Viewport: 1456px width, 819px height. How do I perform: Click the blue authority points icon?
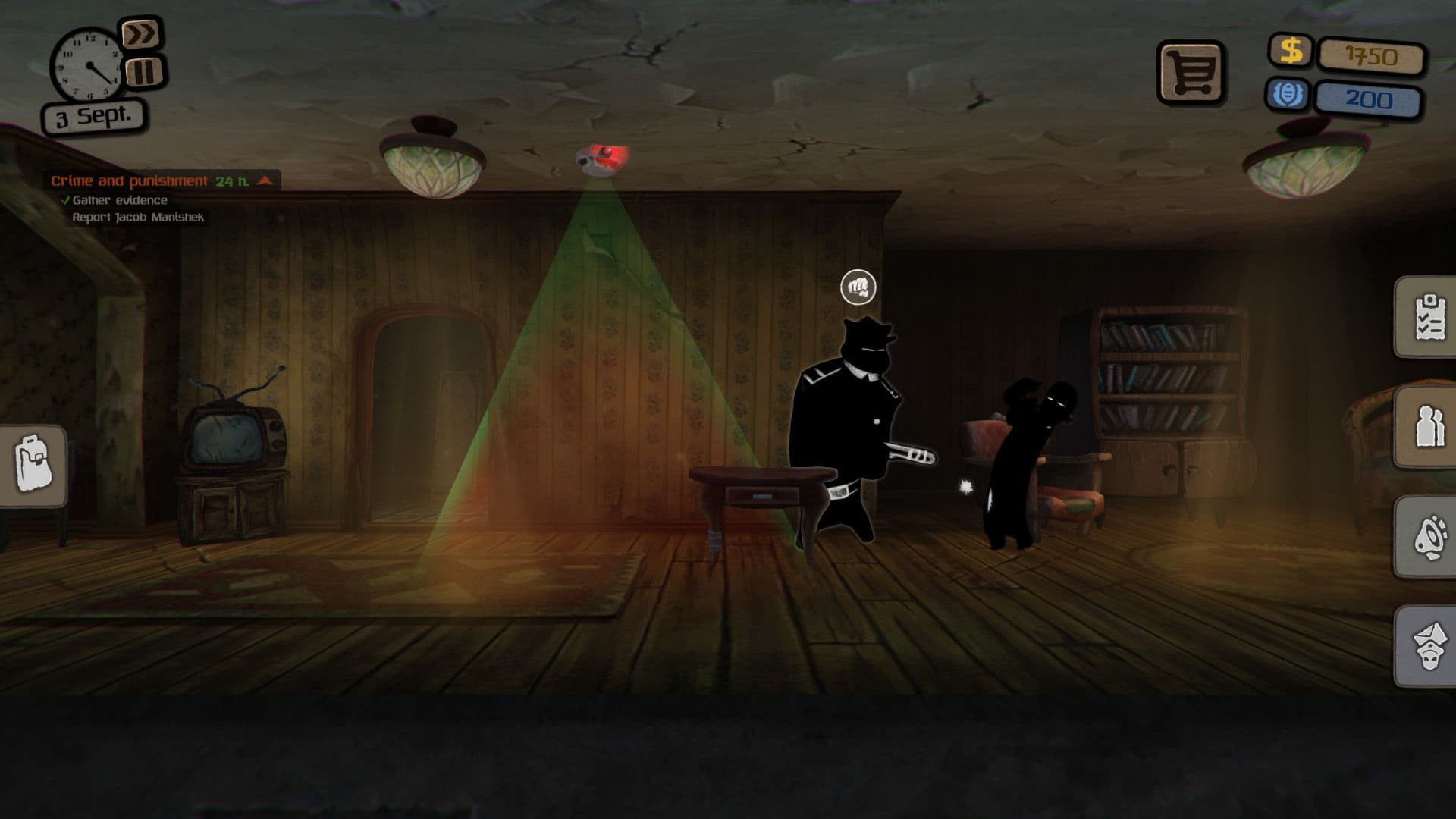tap(1290, 96)
